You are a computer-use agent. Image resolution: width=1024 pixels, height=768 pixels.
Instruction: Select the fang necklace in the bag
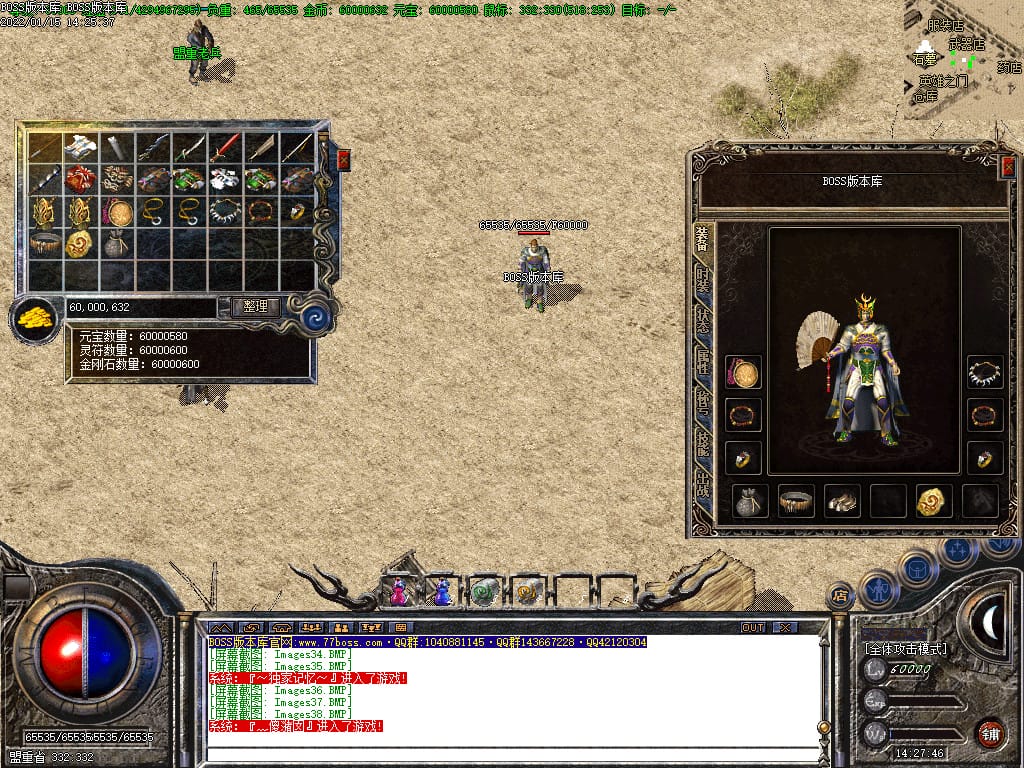223,212
